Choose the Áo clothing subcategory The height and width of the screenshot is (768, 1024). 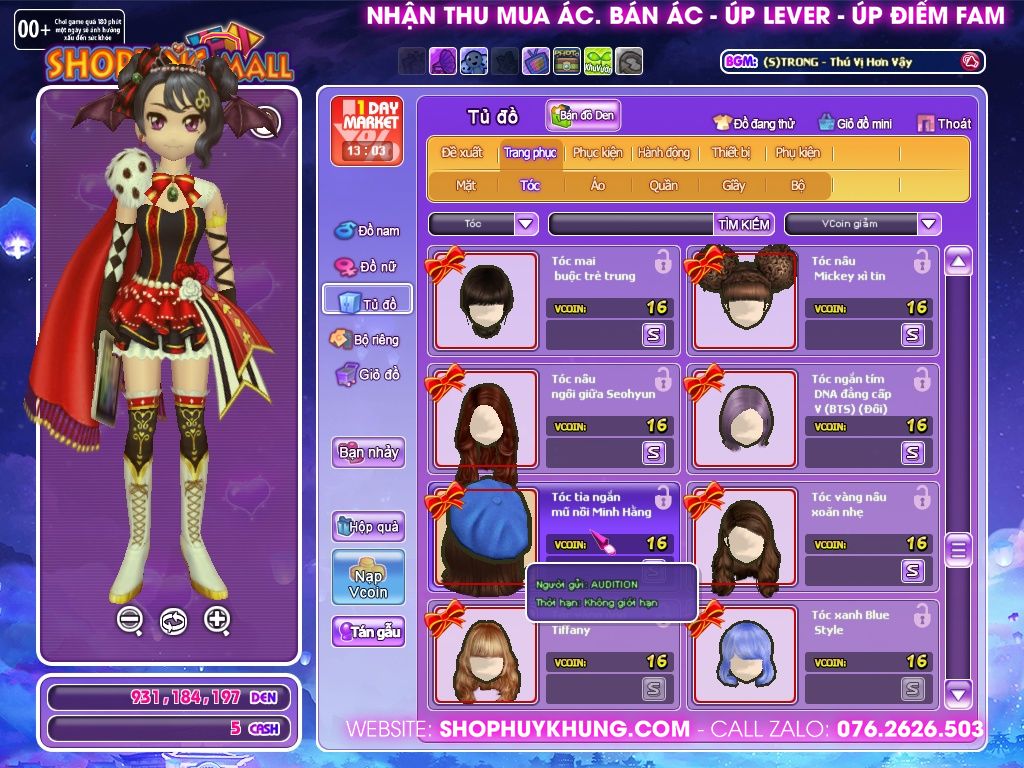click(598, 186)
